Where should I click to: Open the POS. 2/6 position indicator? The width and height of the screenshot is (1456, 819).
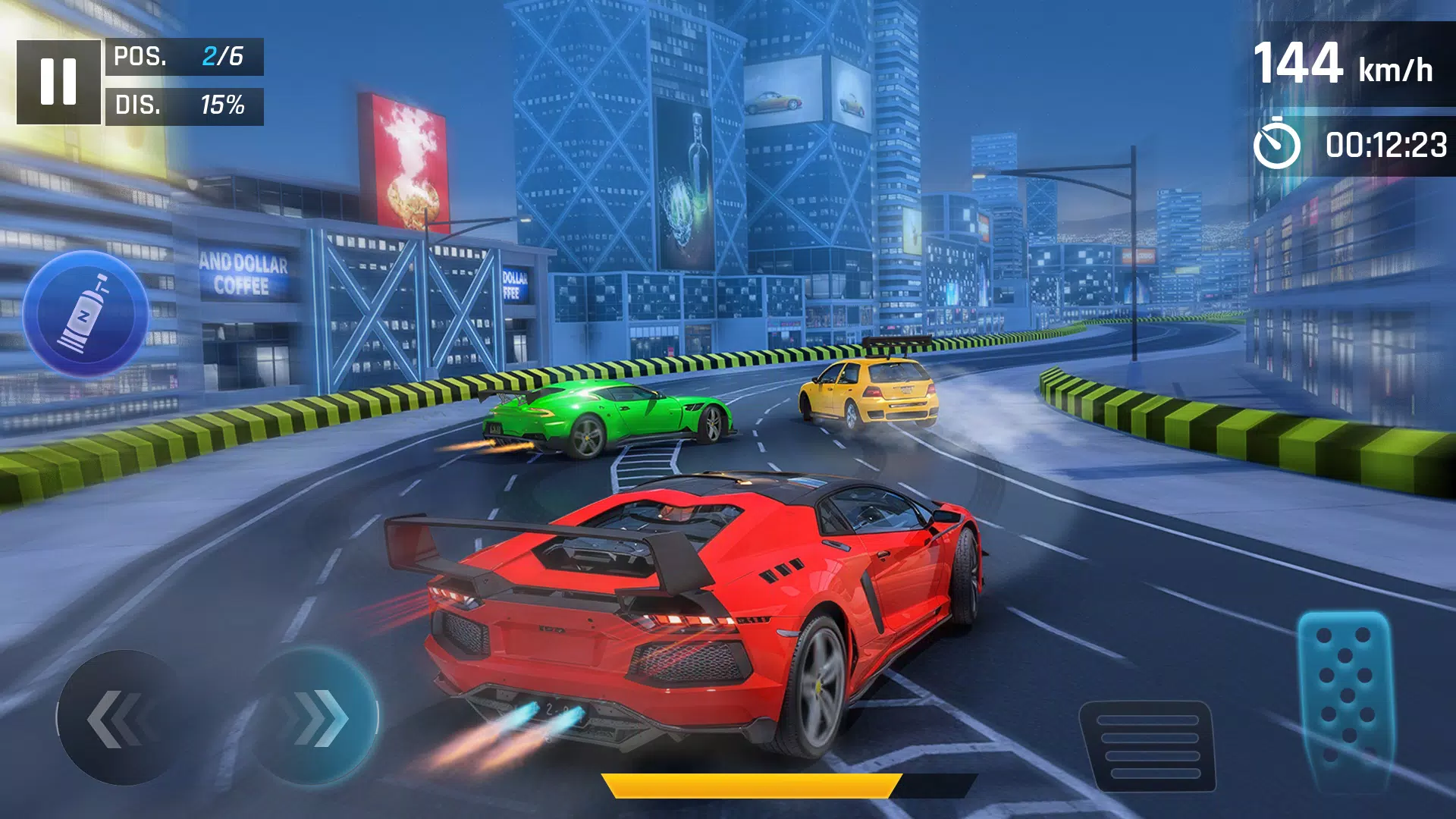[182, 55]
